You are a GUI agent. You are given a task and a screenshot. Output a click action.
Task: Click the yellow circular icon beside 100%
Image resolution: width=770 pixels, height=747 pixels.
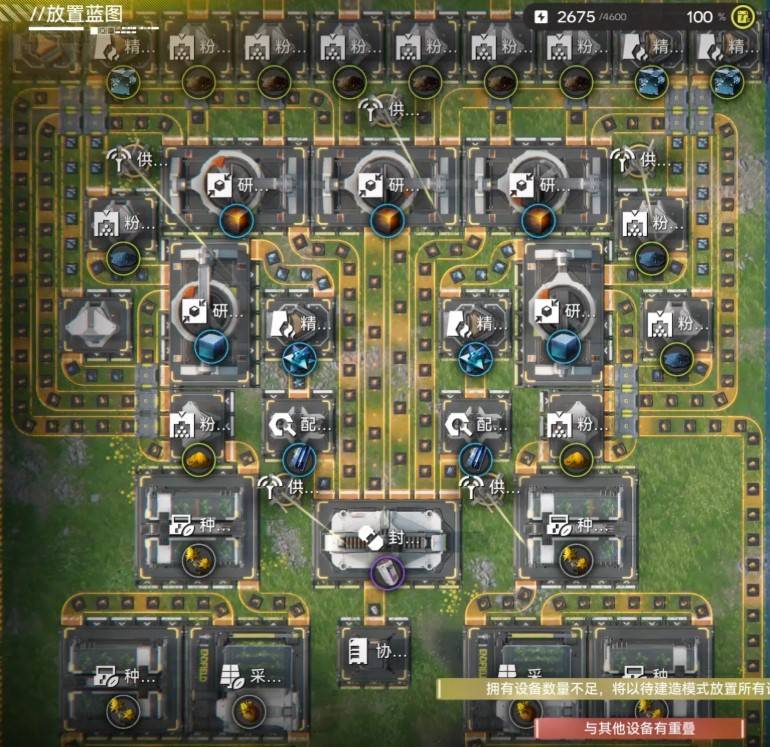742,16
